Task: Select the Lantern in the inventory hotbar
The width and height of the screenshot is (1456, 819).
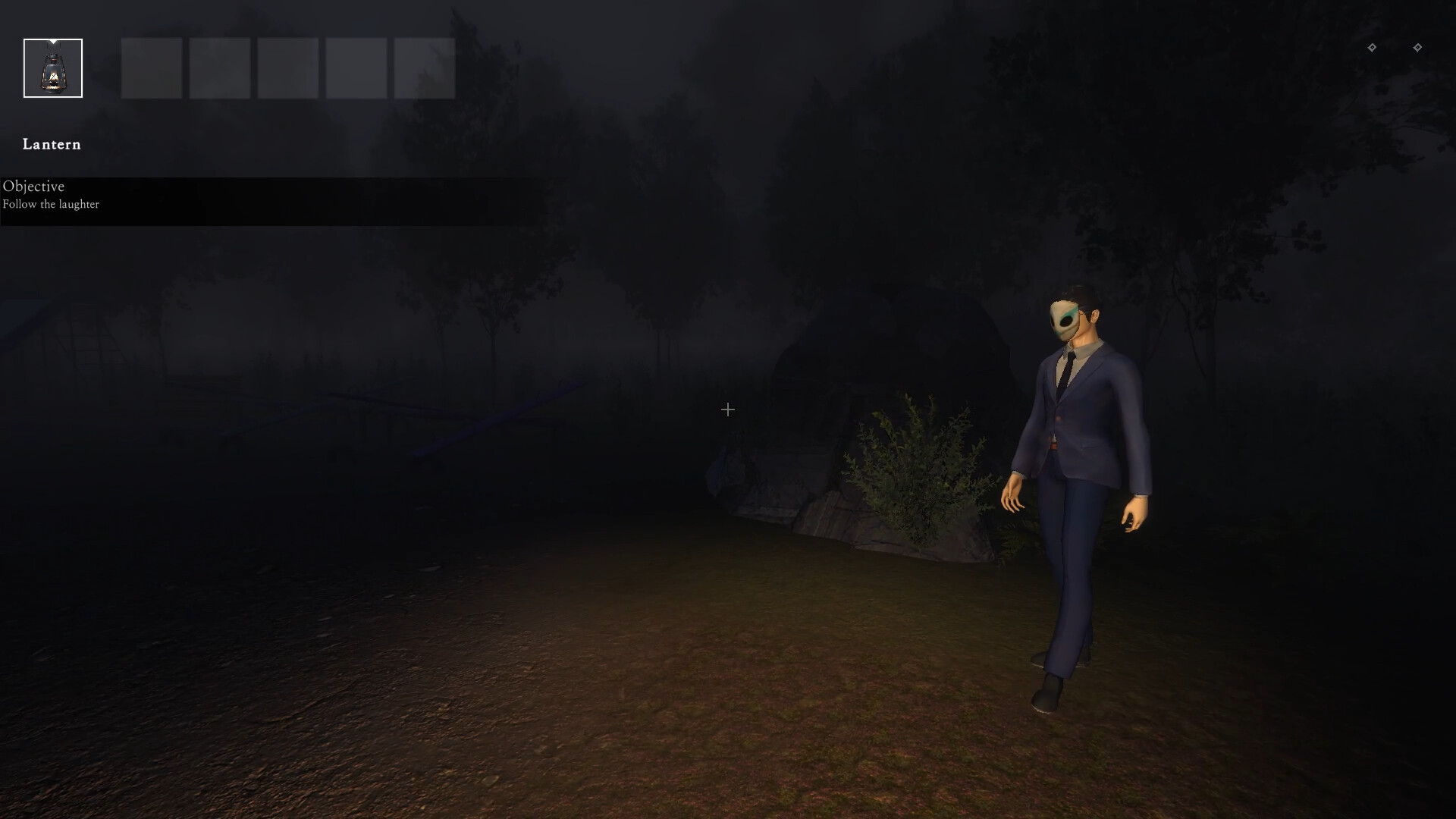Action: point(52,68)
